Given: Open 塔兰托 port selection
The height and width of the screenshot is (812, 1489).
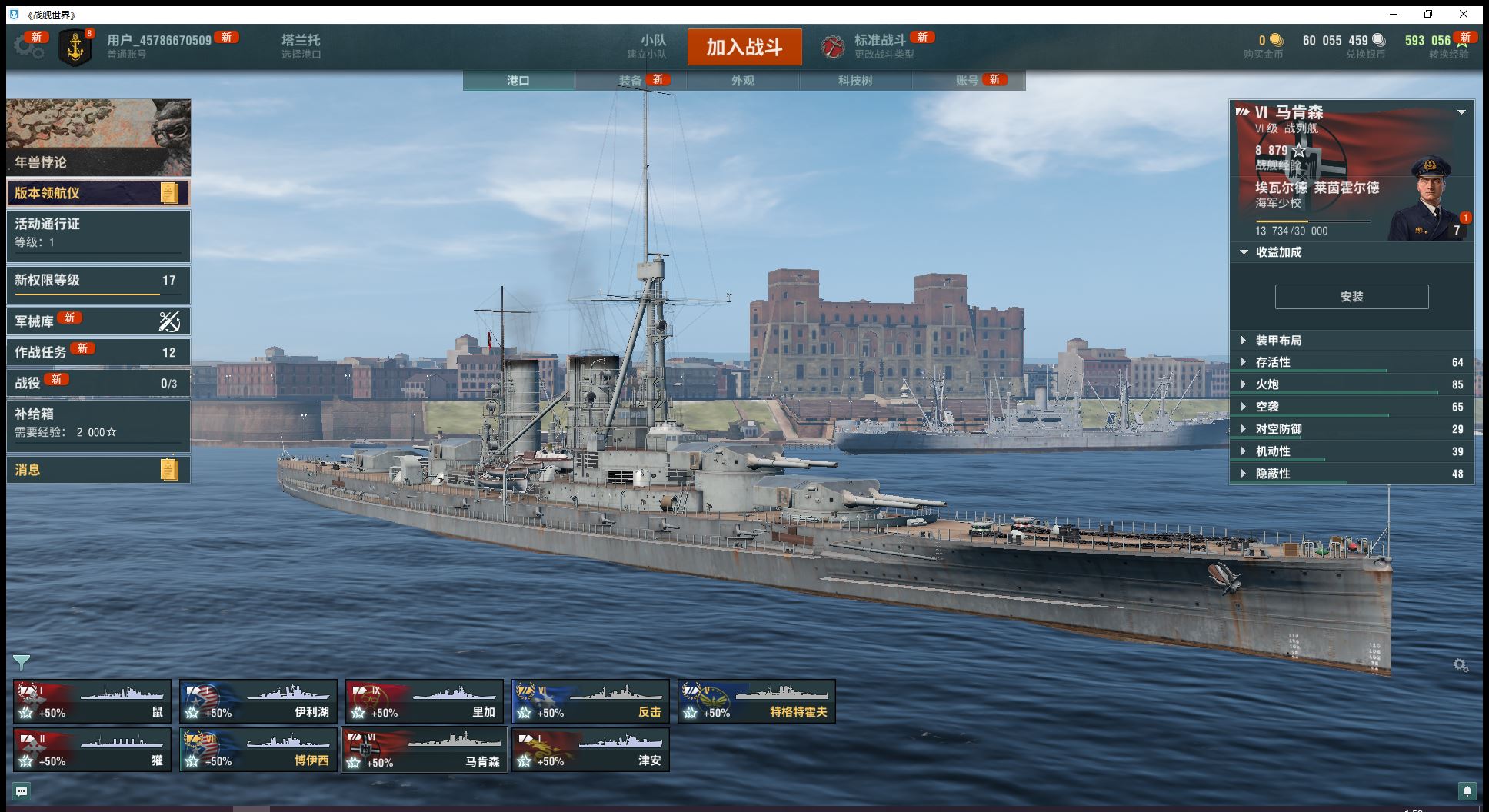Looking at the screenshot, I should coord(301,46).
